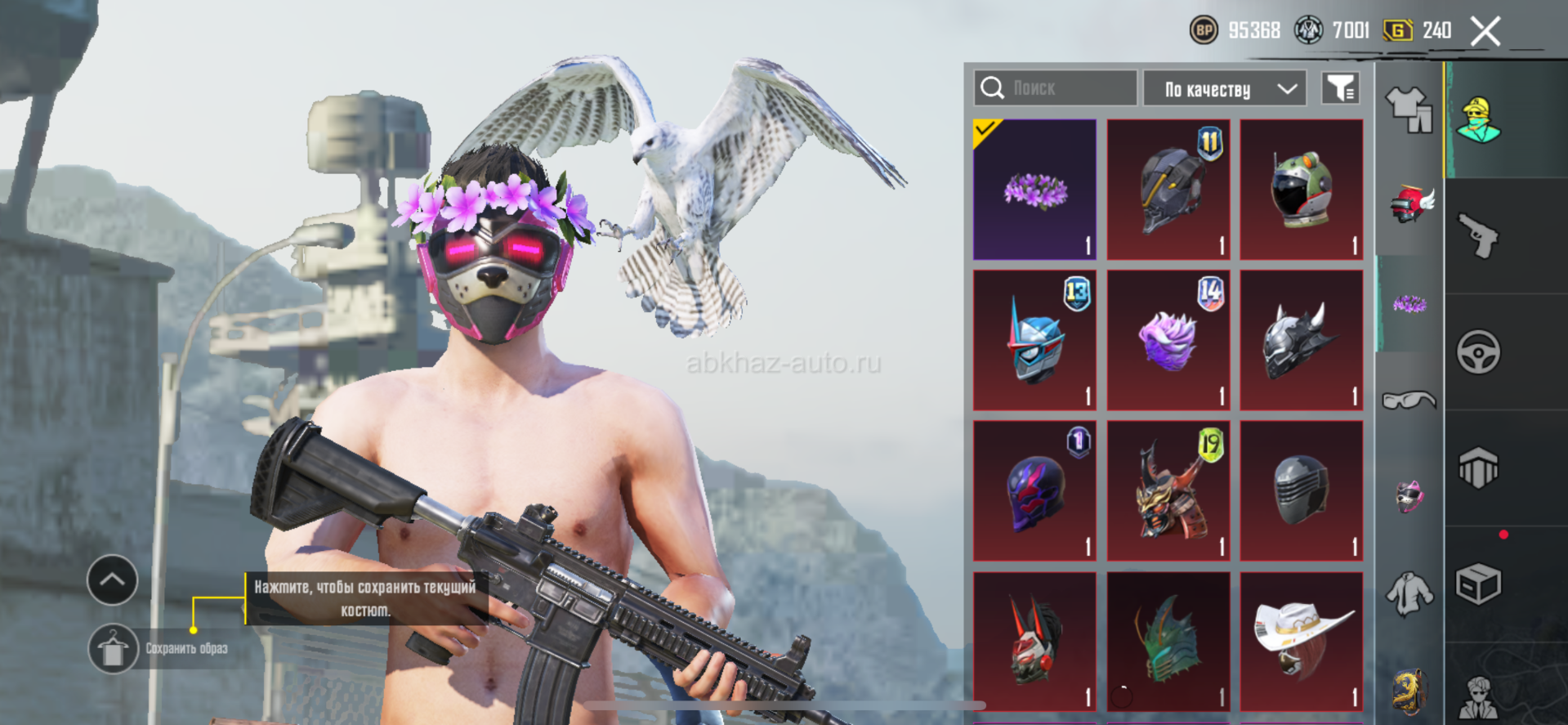Close the inventory with the X button
This screenshot has height=725, width=1568.
point(1485,32)
